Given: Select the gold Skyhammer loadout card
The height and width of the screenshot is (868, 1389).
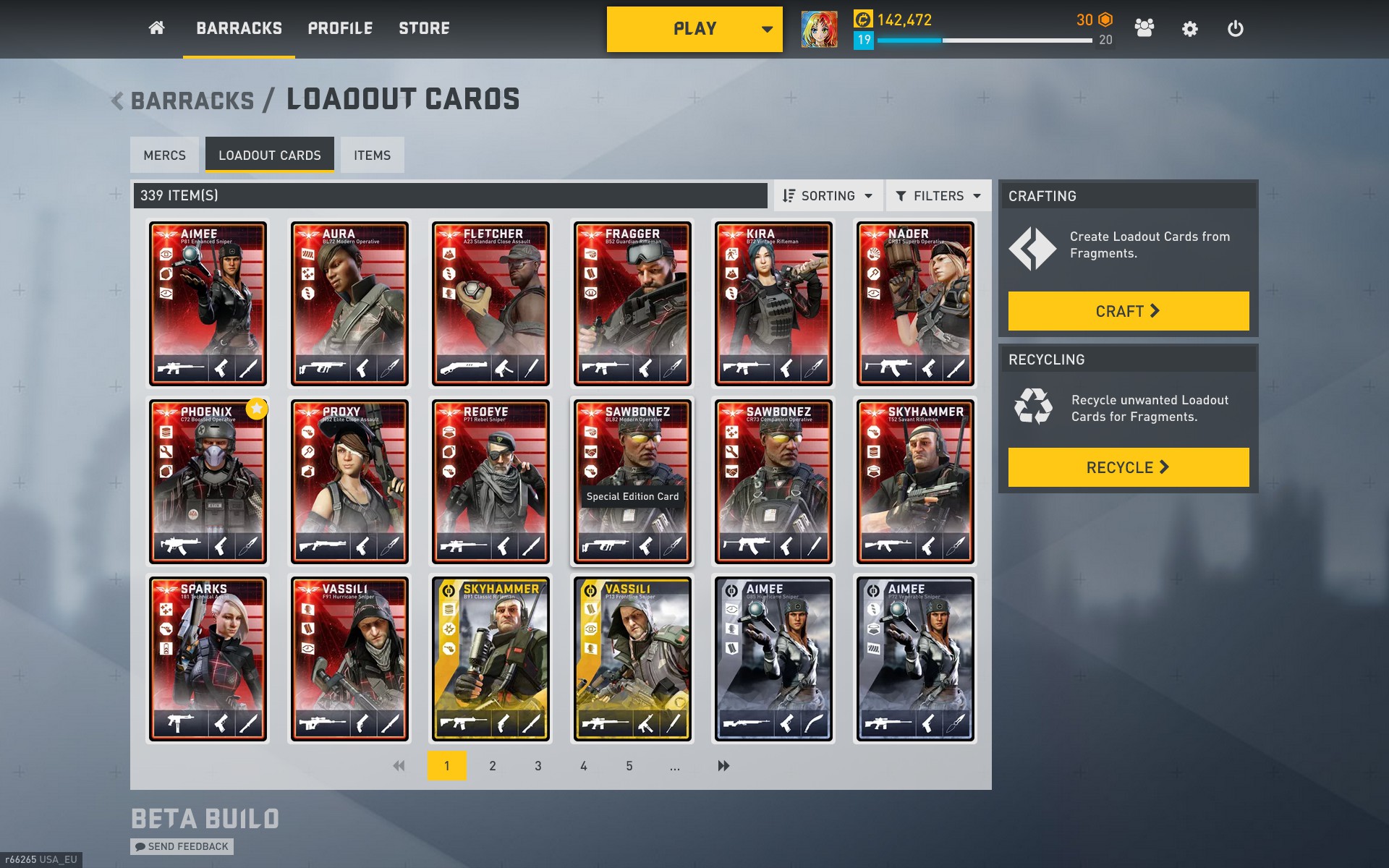Looking at the screenshot, I should coord(490,659).
